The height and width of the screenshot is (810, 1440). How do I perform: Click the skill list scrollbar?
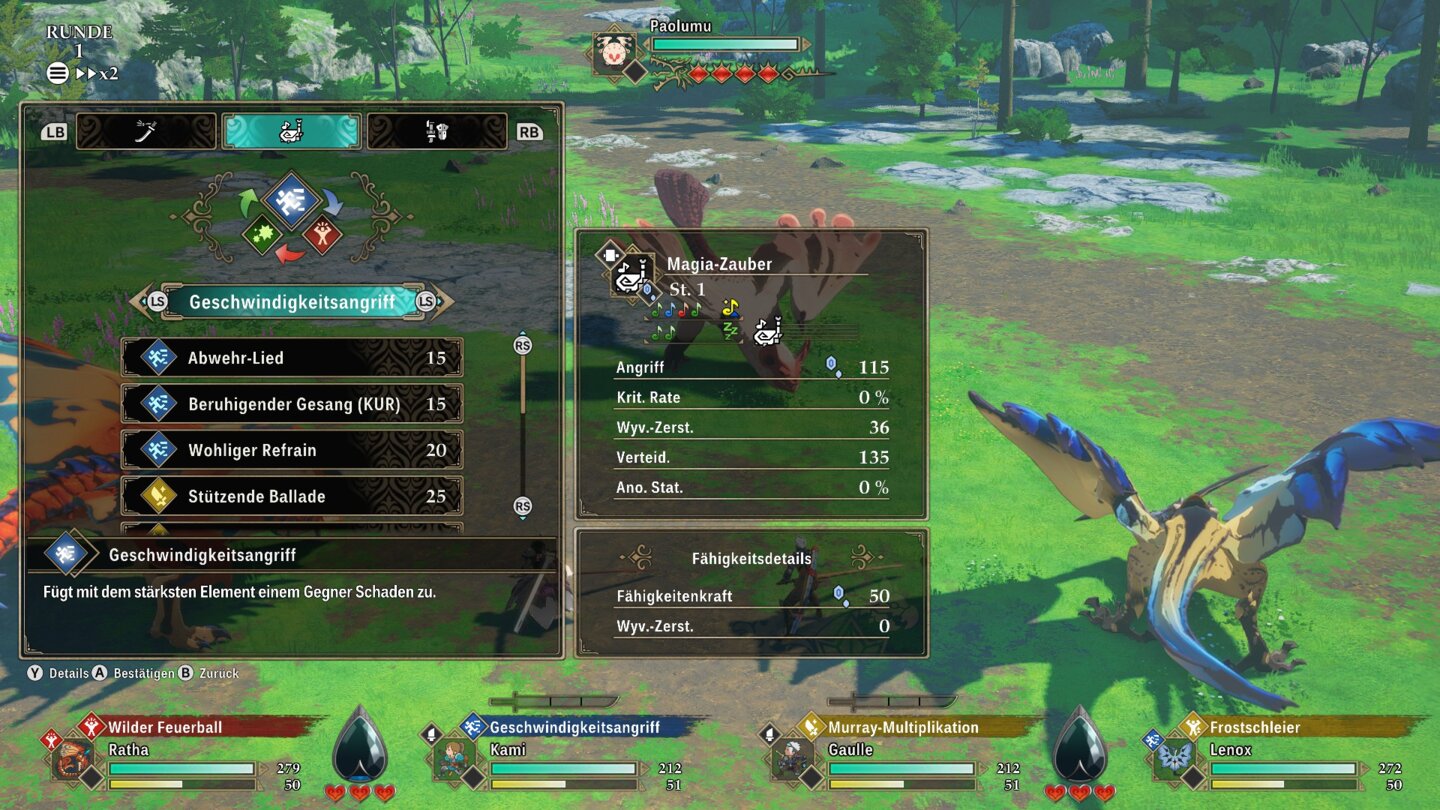(522, 425)
